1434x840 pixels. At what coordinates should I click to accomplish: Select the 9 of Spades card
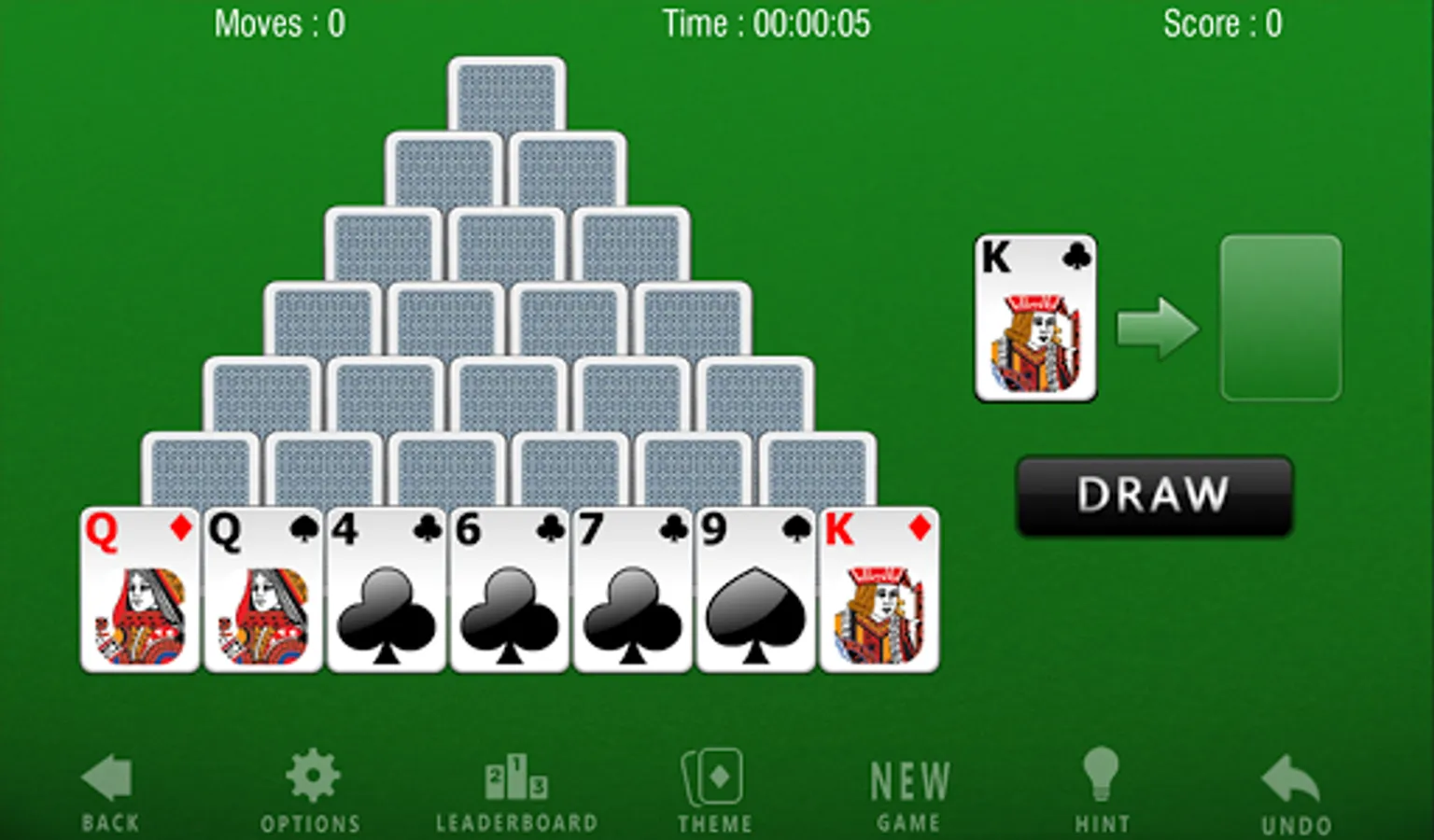(755, 588)
